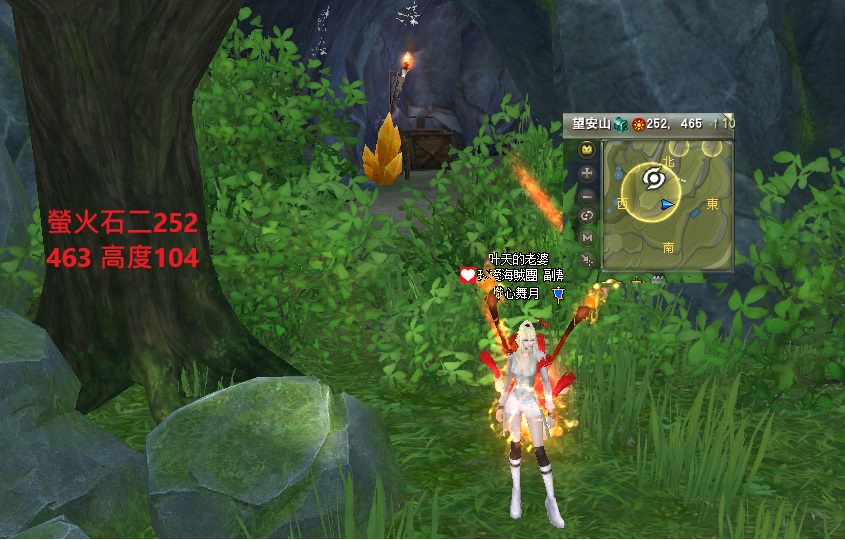
Task: Select the white swirl marker on minimap
Action: point(655,177)
